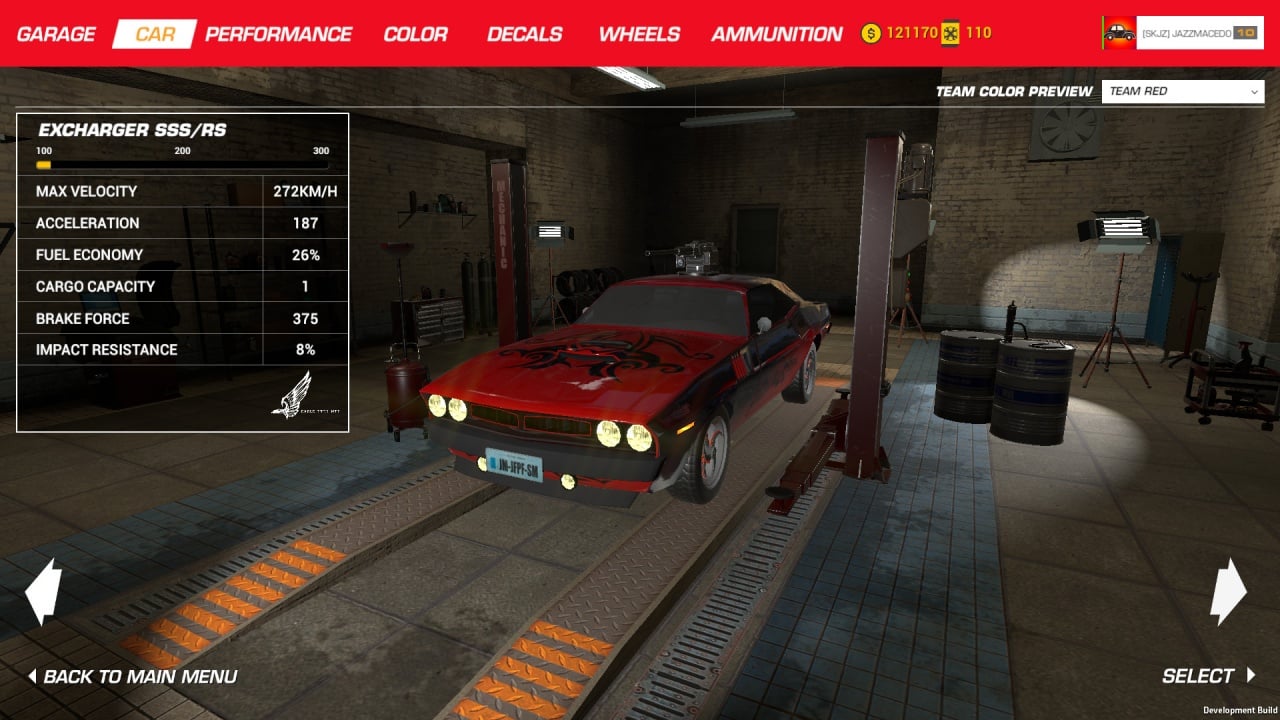Select the highlighted Car tab
The height and width of the screenshot is (720, 1280).
click(x=155, y=34)
